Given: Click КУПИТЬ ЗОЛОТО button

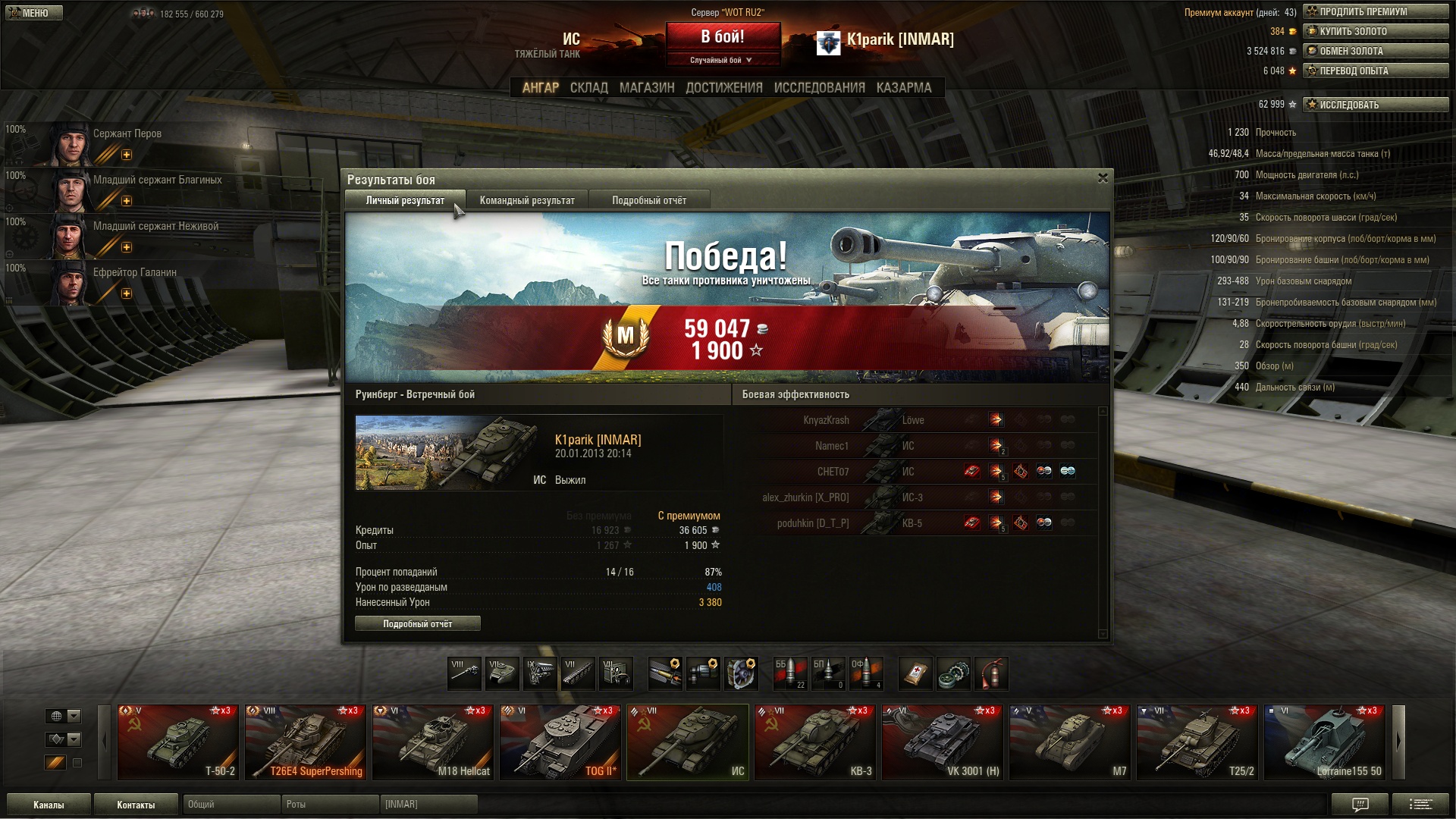Looking at the screenshot, I should click(x=1375, y=32).
